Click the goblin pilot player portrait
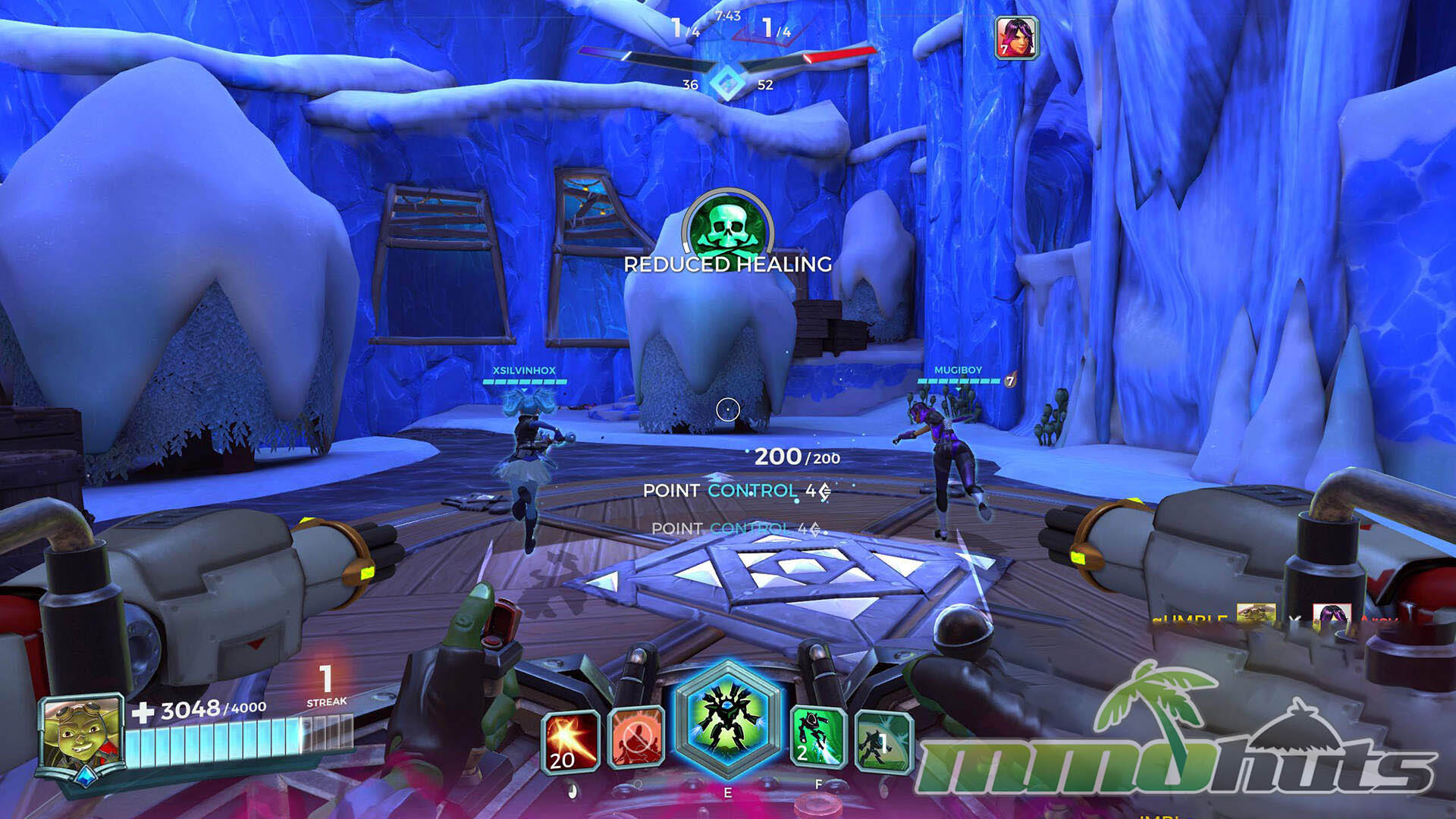1456x819 pixels. coord(82,736)
